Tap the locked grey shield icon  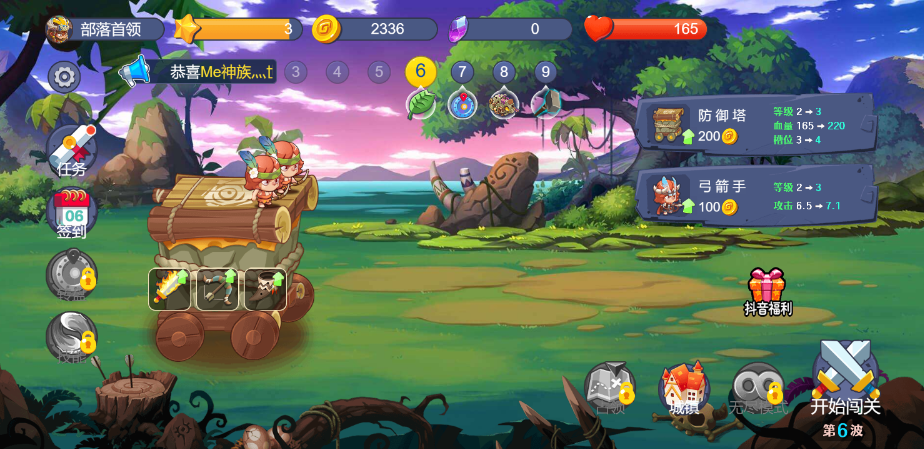[x=72, y=275]
